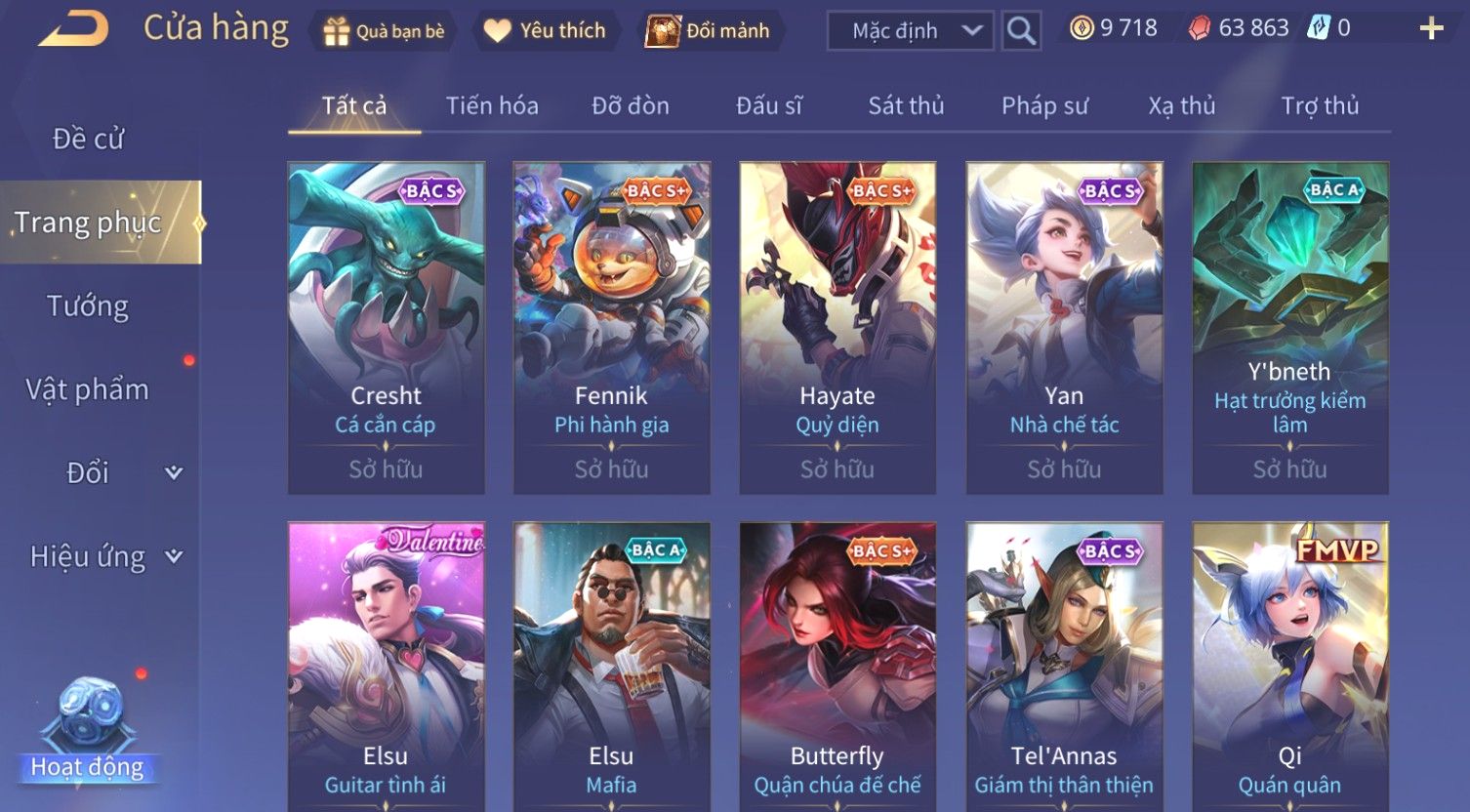Go back using the return arrow
Viewport: 1470px width, 812px height.
point(73,29)
